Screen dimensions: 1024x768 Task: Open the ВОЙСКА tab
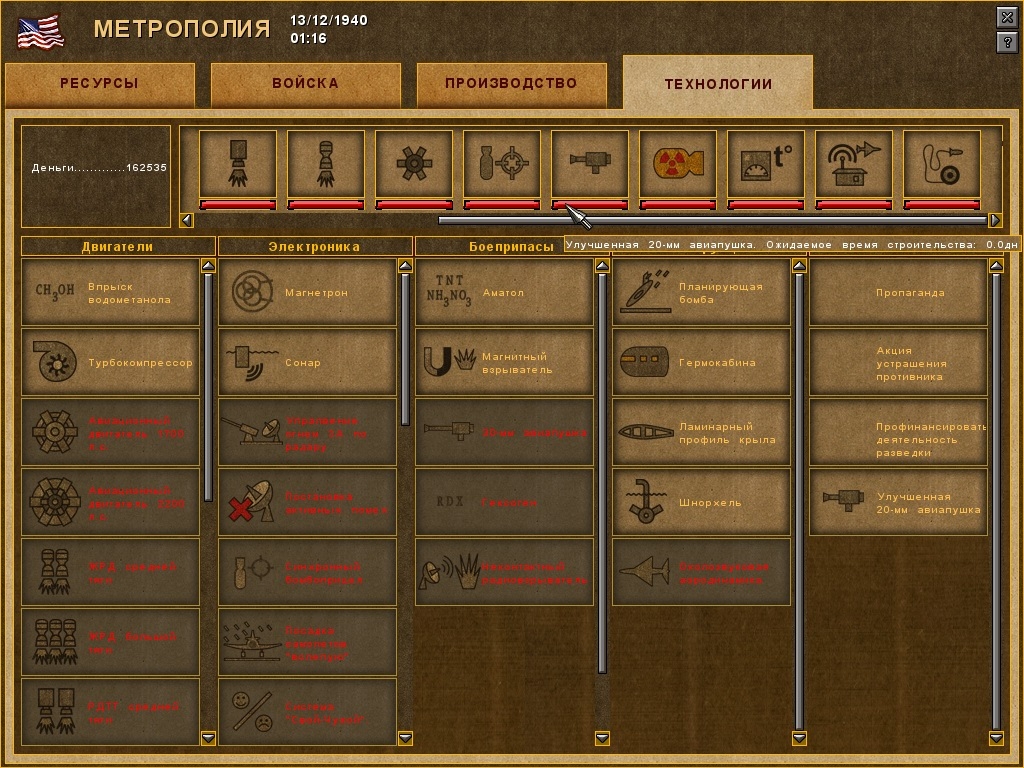pyautogui.click(x=305, y=84)
